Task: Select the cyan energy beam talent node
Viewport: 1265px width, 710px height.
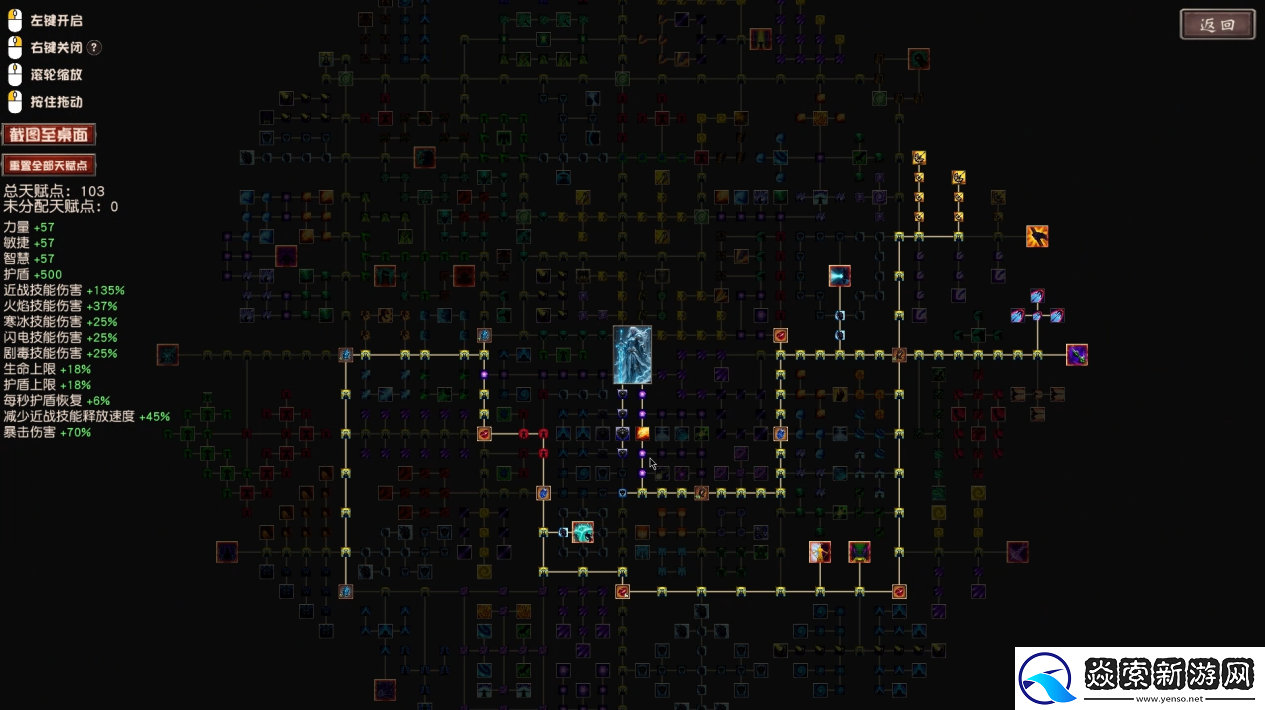Action: click(x=839, y=276)
